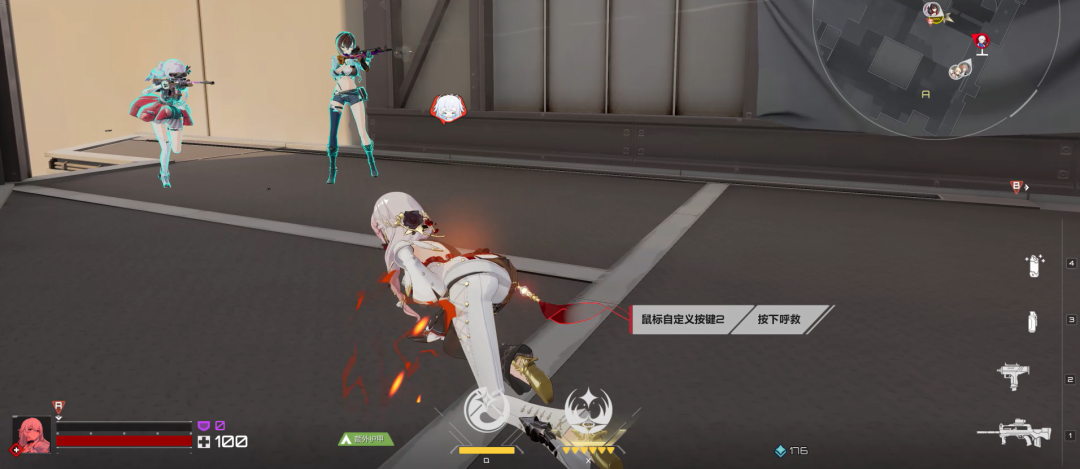Click the pink-haired character portrait
This screenshot has height=469, width=1080.
click(31, 436)
